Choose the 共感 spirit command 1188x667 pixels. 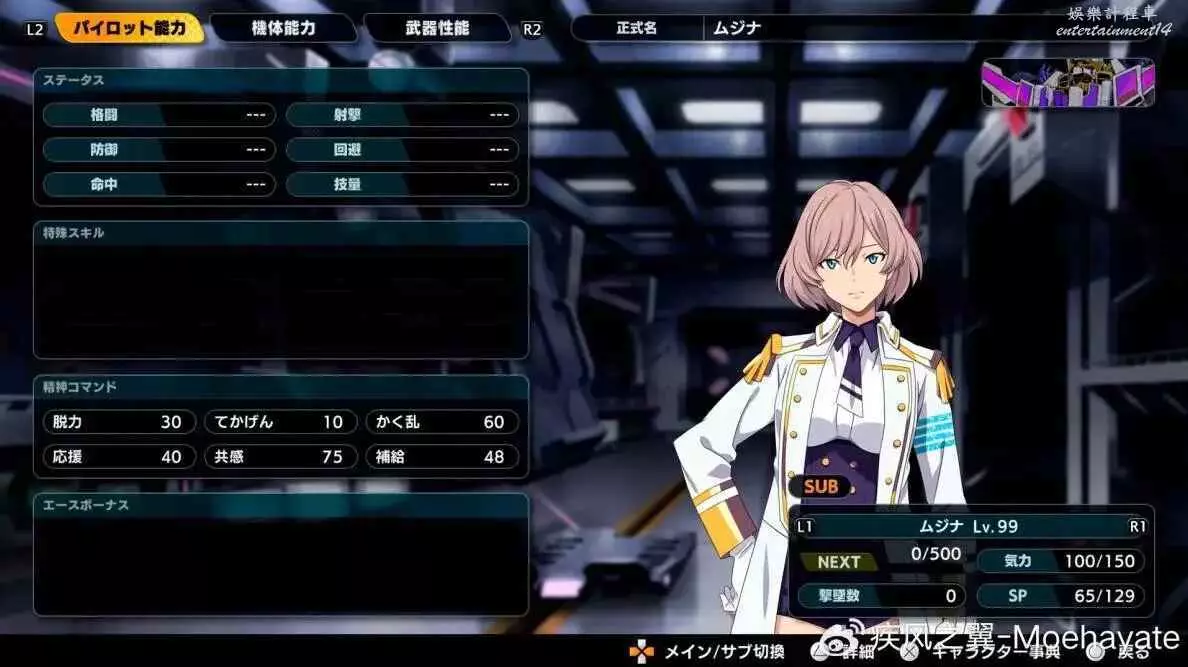pyautogui.click(x=280, y=456)
